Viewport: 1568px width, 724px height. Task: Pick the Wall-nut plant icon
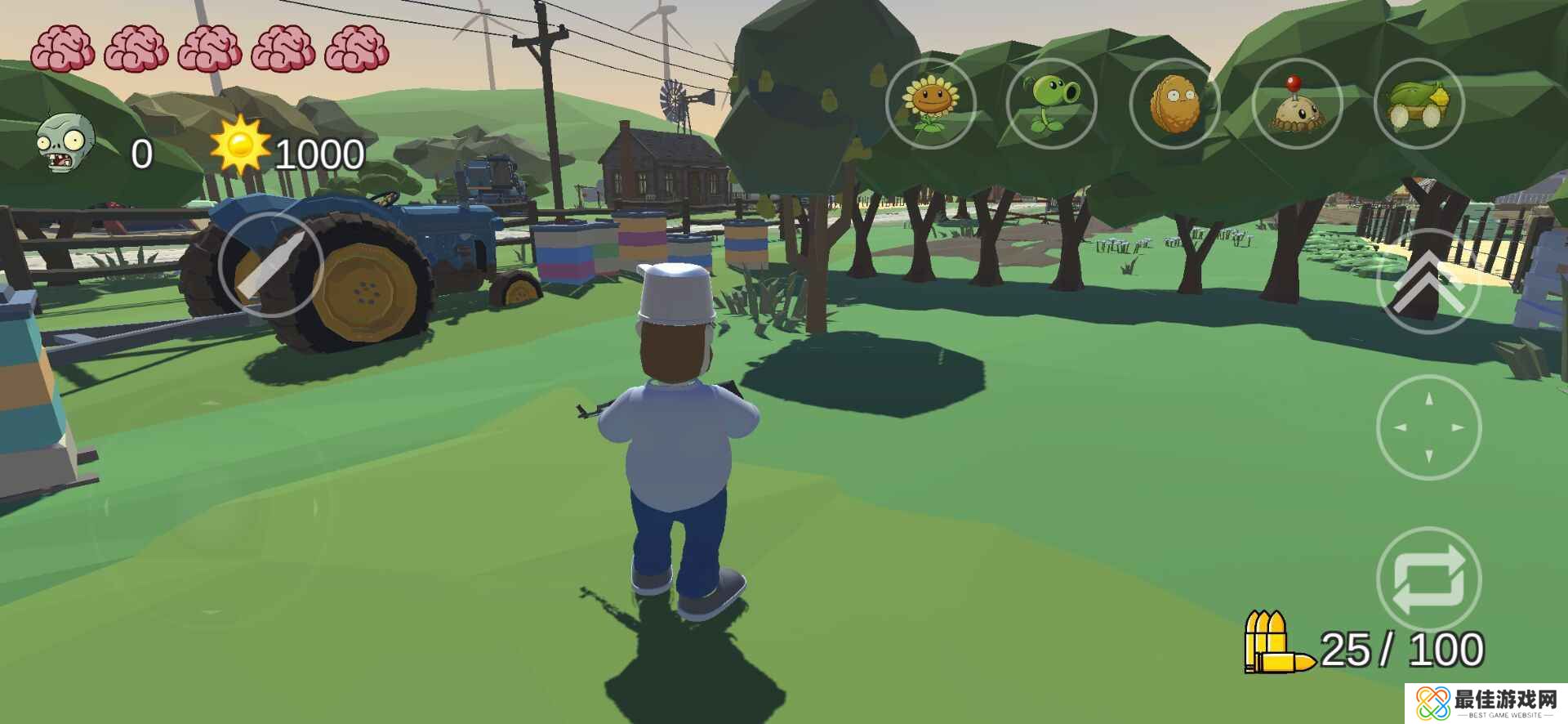tap(1174, 104)
